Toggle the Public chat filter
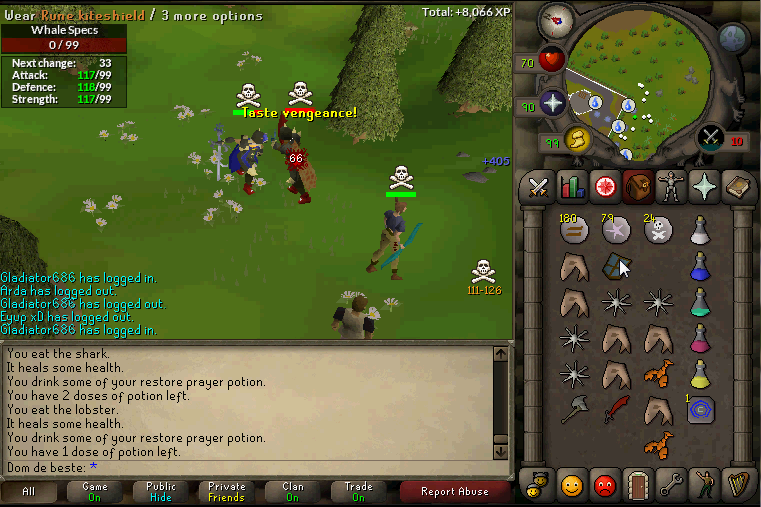Image resolution: width=761 pixels, height=507 pixels. point(160,491)
